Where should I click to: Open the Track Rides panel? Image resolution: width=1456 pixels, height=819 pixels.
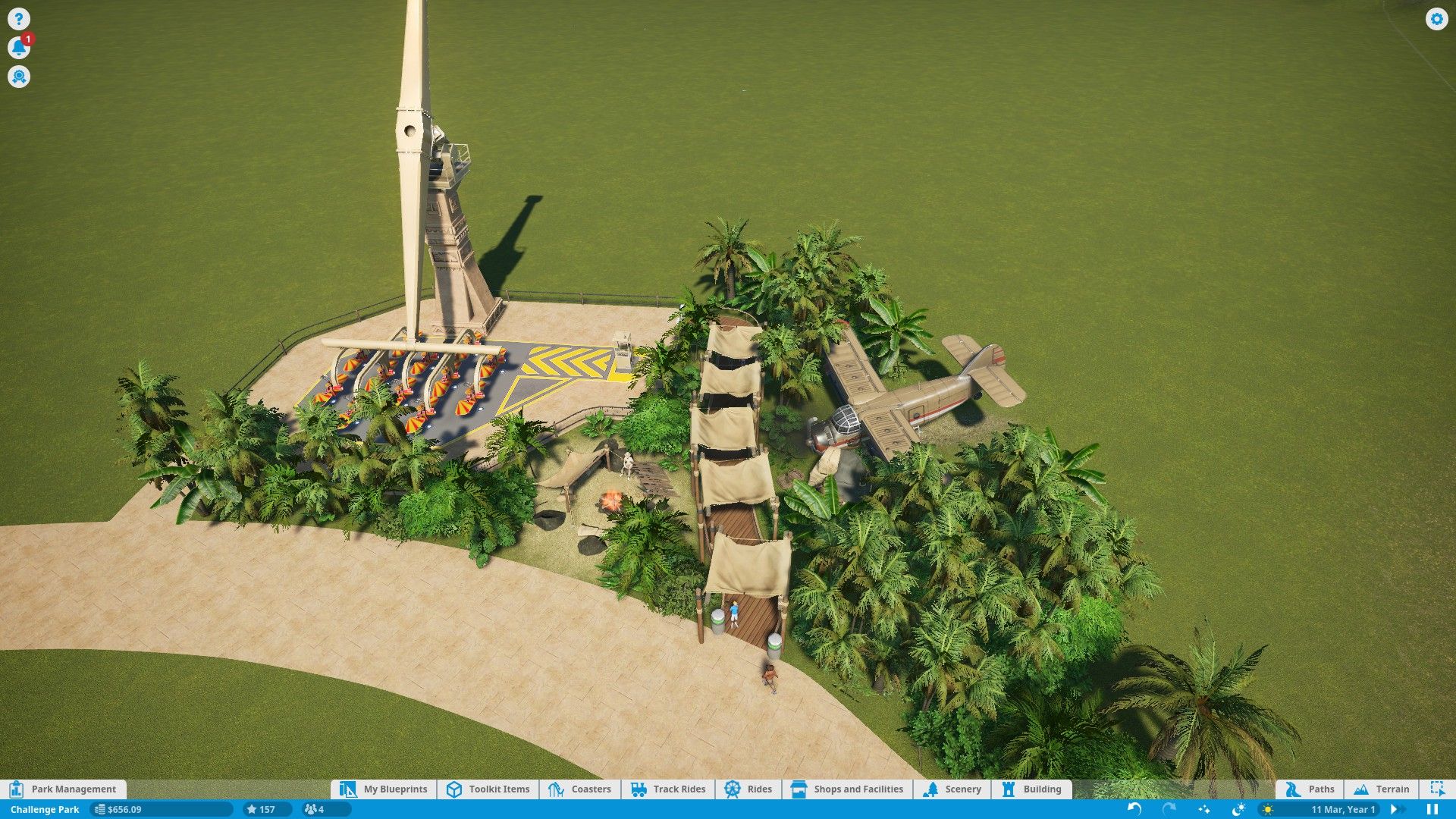point(667,789)
